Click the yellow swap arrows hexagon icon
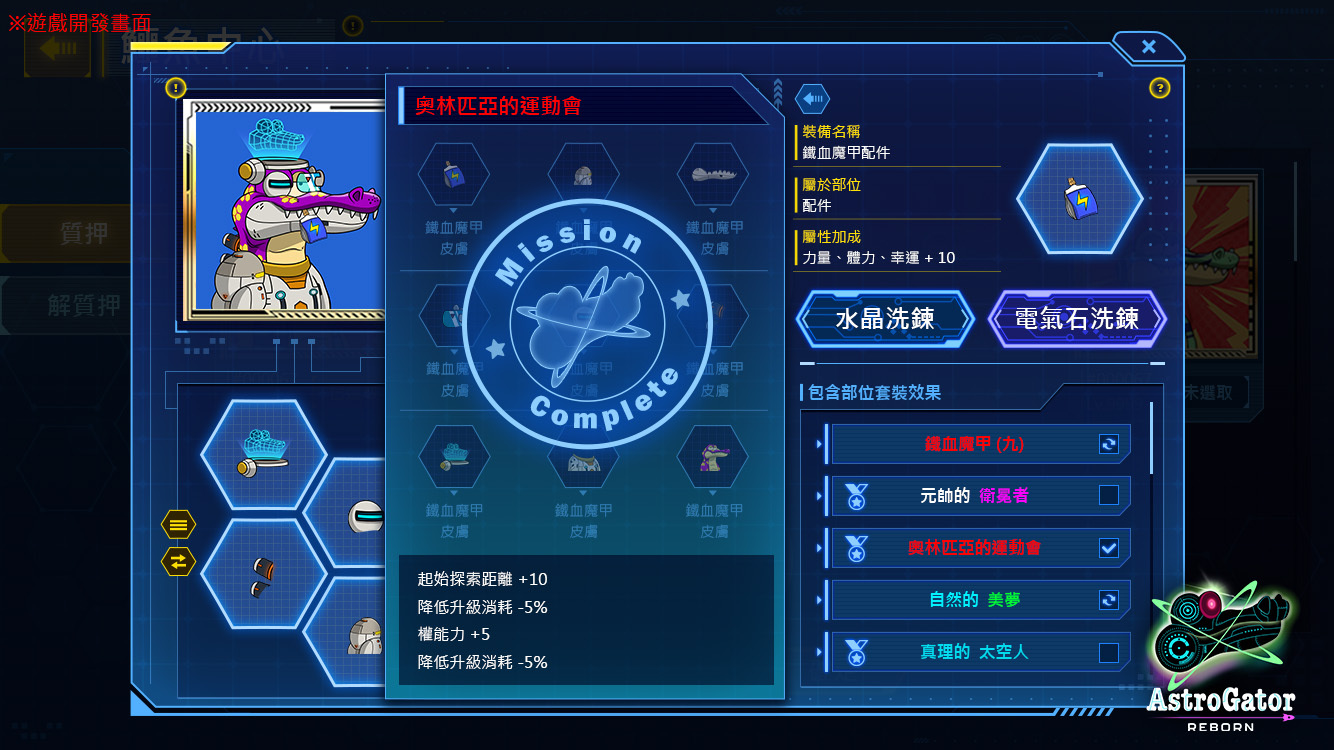The height and width of the screenshot is (750, 1334). [177, 561]
